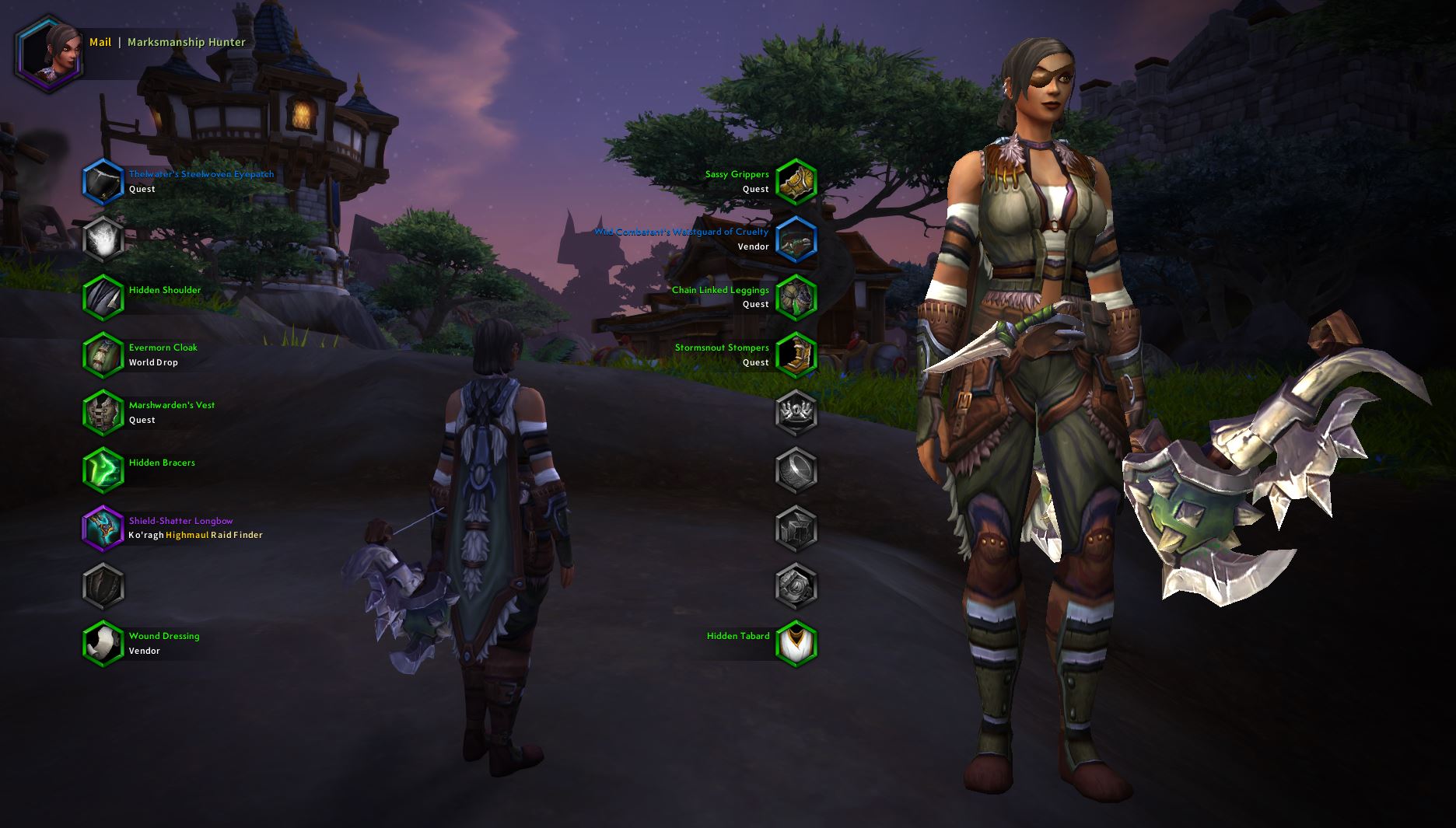Click the Hidden Bracers slot icon

(x=103, y=470)
